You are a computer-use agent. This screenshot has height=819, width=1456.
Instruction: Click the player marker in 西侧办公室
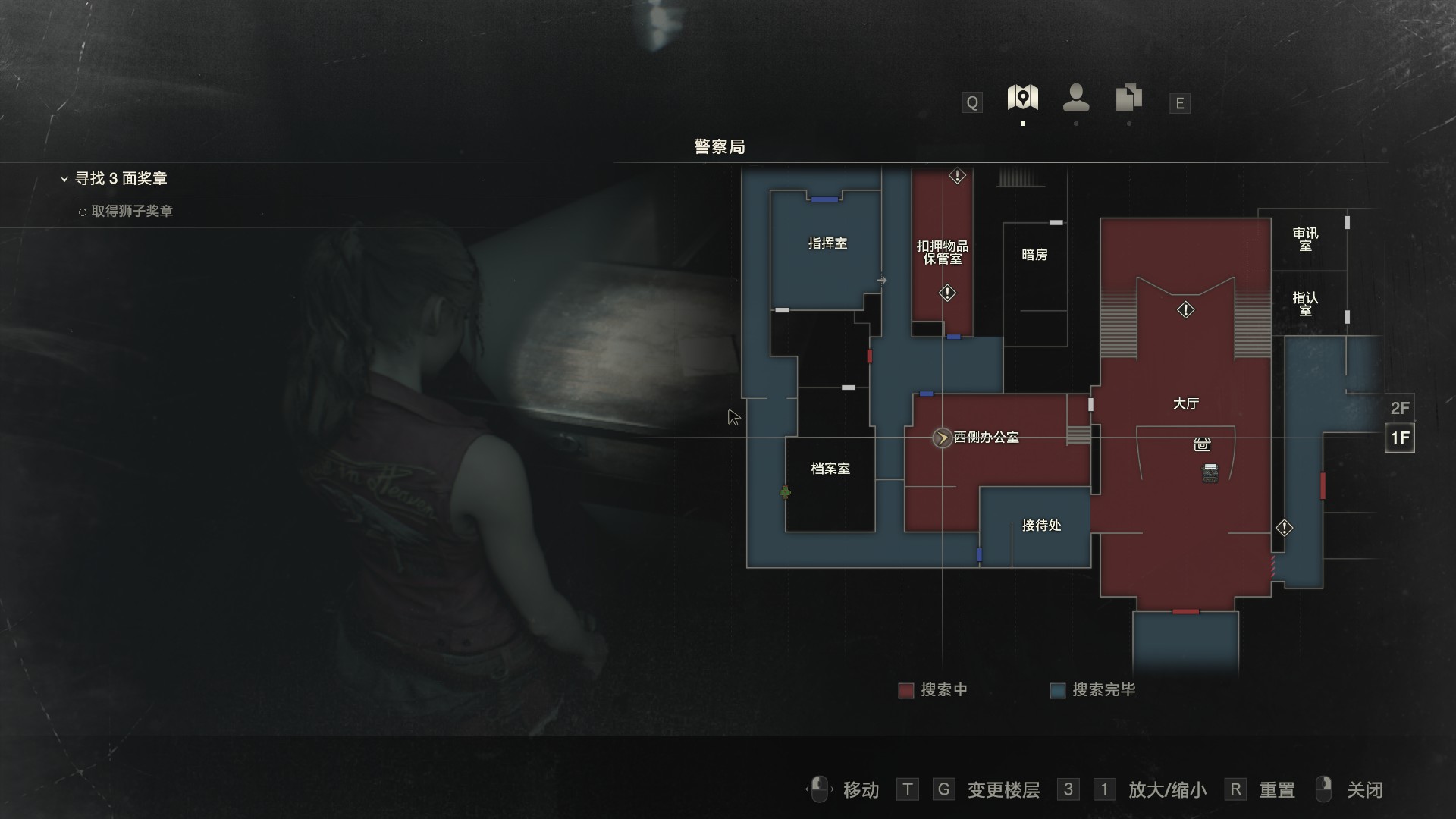[942, 438]
